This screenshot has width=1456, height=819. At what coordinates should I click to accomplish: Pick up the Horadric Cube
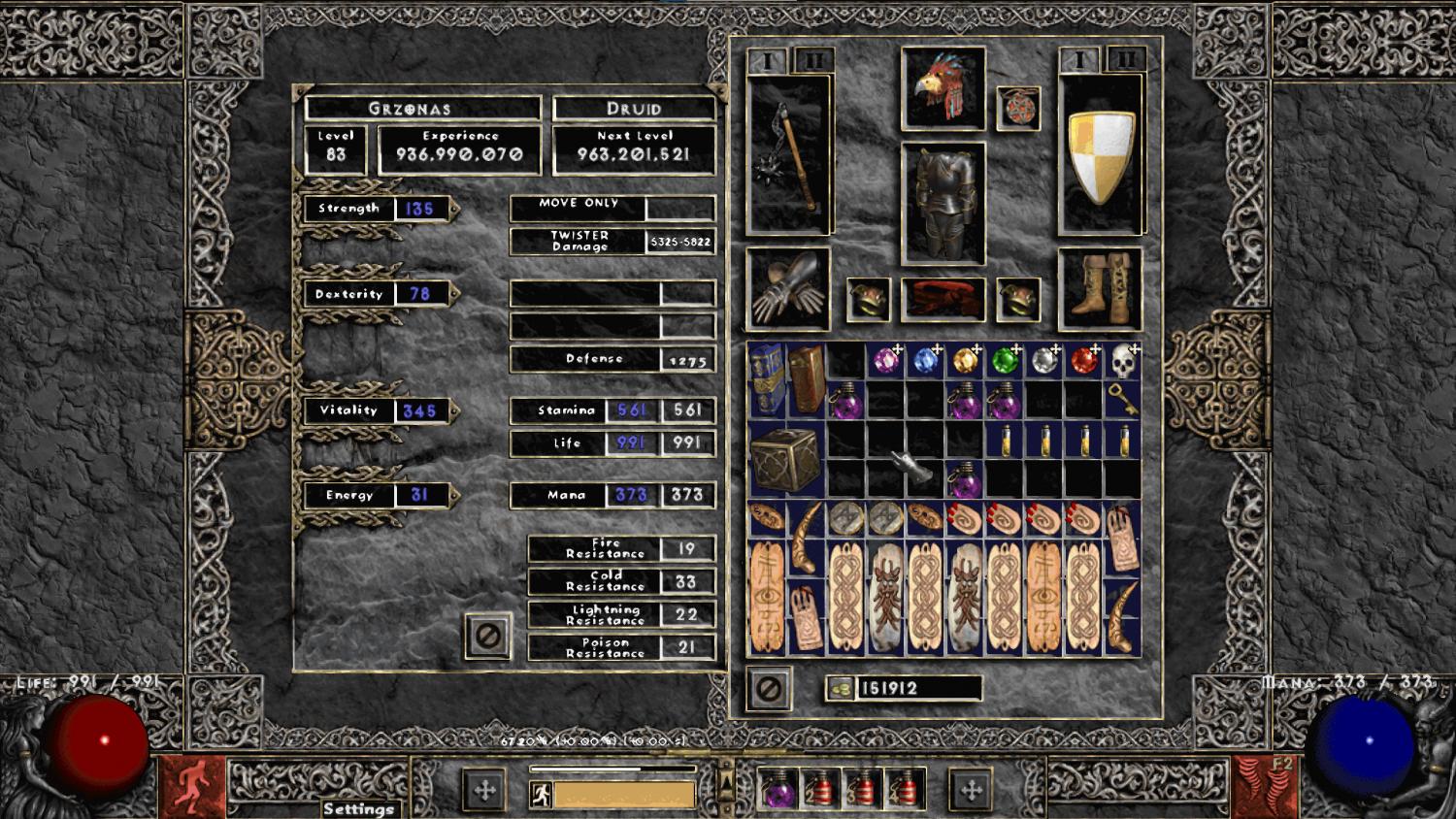point(787,458)
